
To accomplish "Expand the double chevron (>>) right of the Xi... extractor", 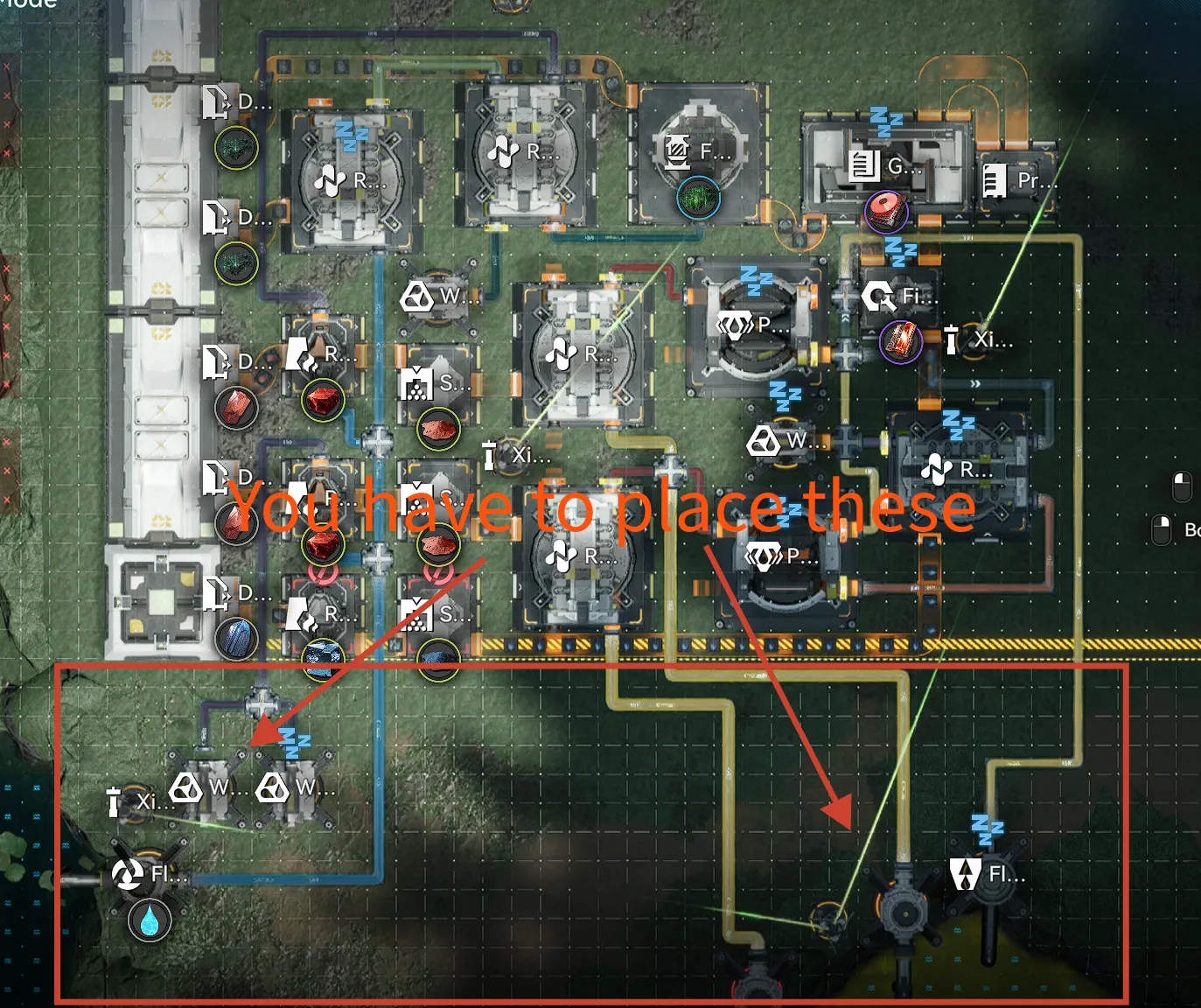I will [x=975, y=383].
